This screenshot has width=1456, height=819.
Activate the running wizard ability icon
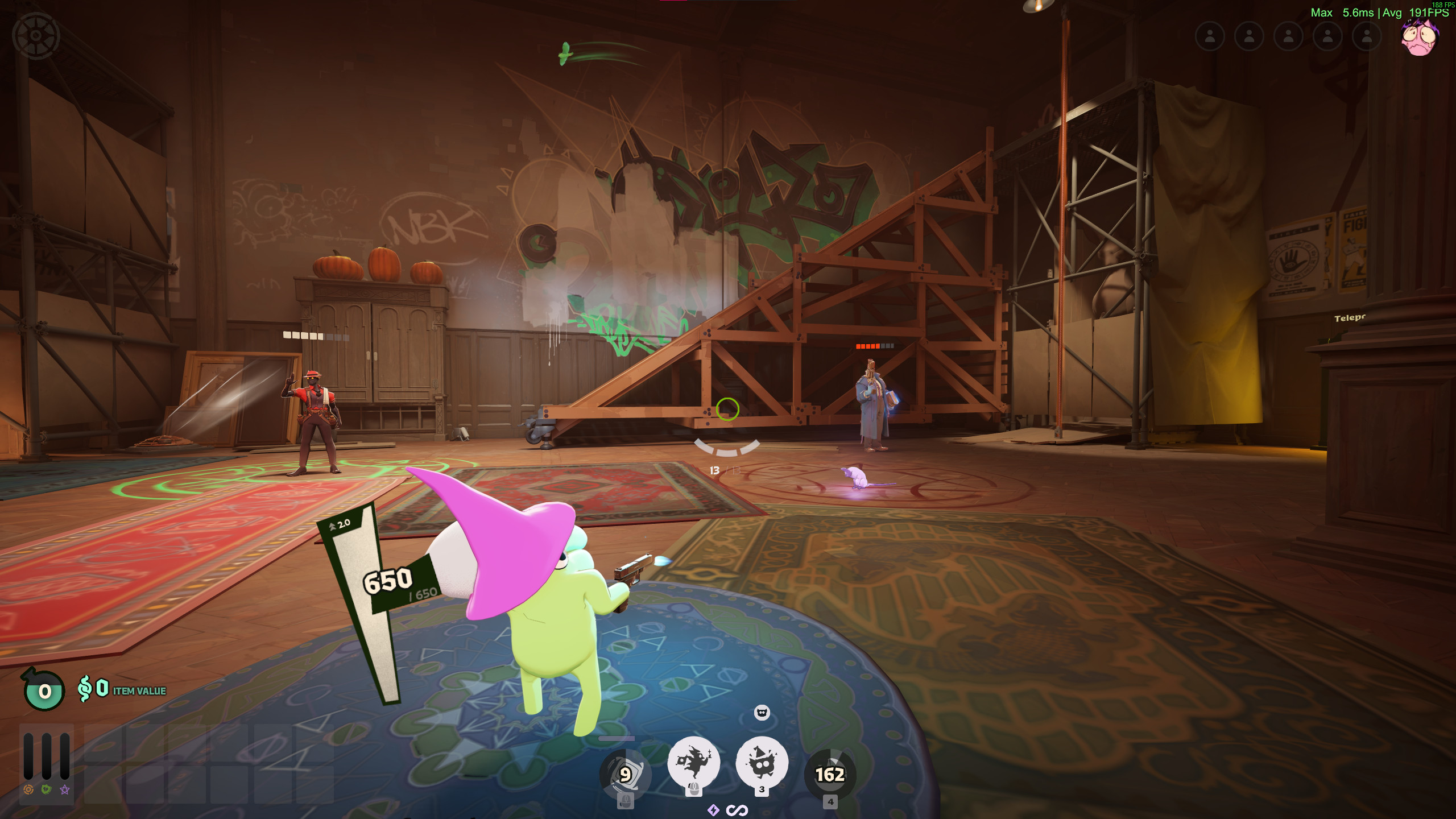(693, 763)
